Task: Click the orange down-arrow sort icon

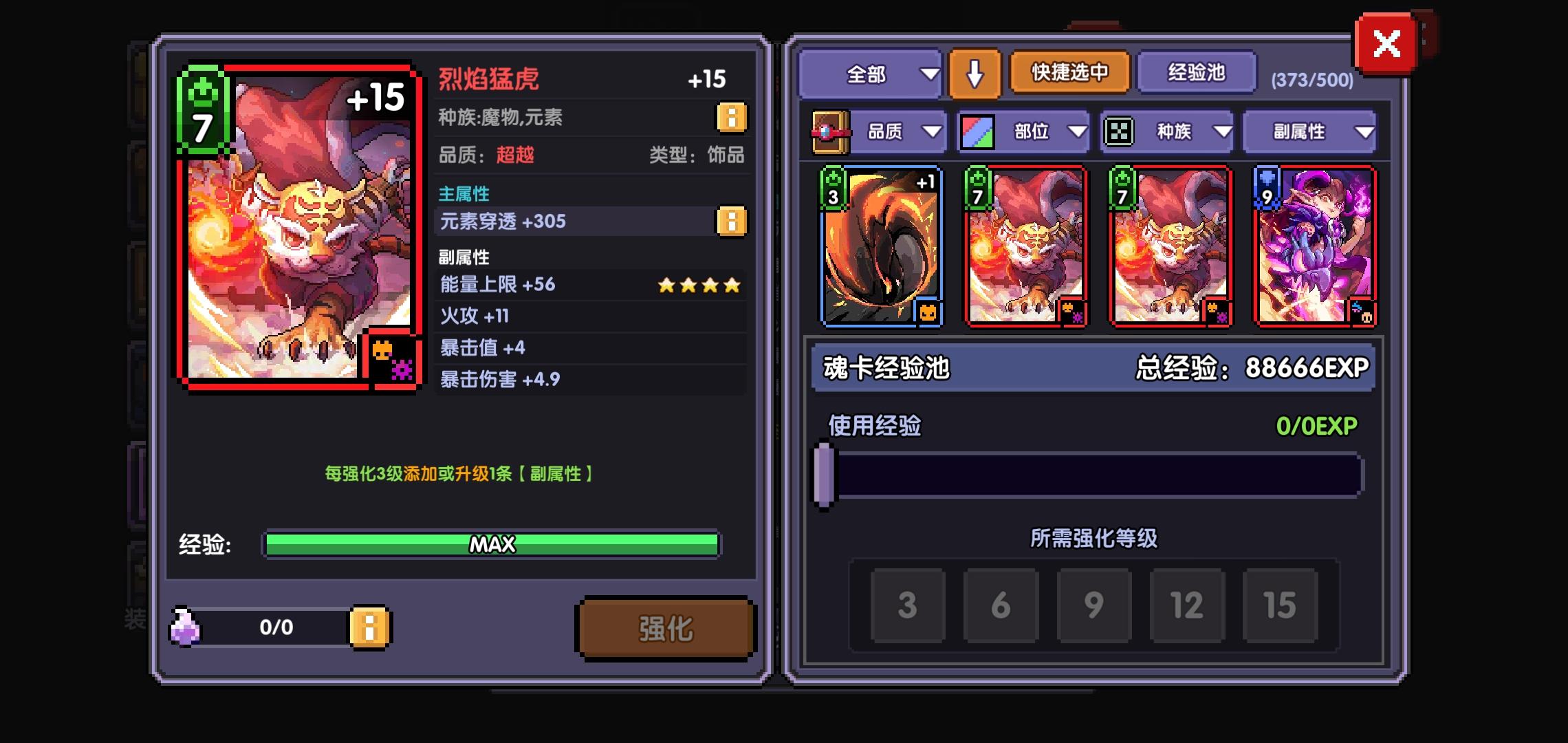Action: click(x=973, y=74)
